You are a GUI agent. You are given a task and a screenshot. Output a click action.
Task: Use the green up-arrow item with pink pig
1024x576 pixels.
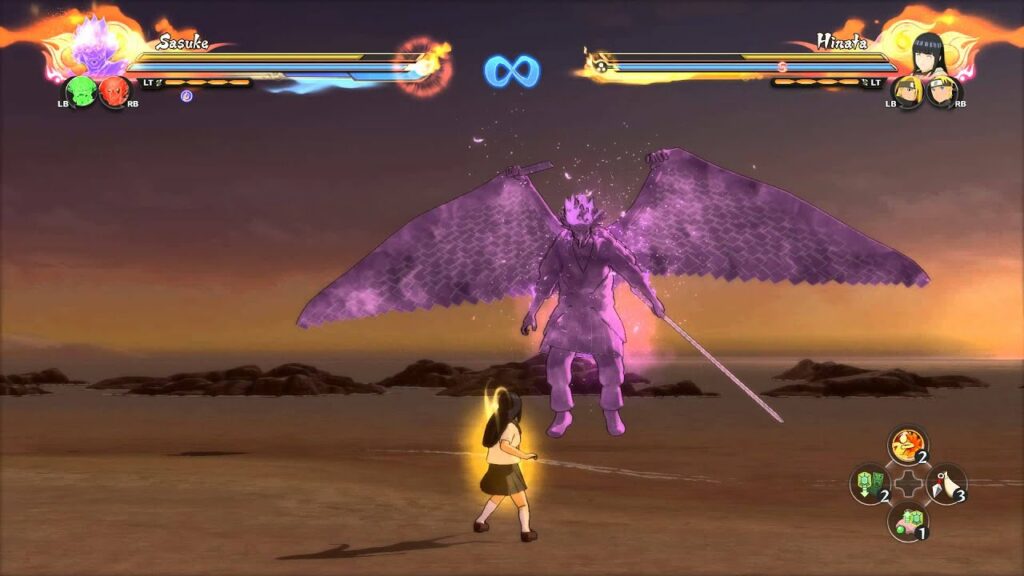907,521
